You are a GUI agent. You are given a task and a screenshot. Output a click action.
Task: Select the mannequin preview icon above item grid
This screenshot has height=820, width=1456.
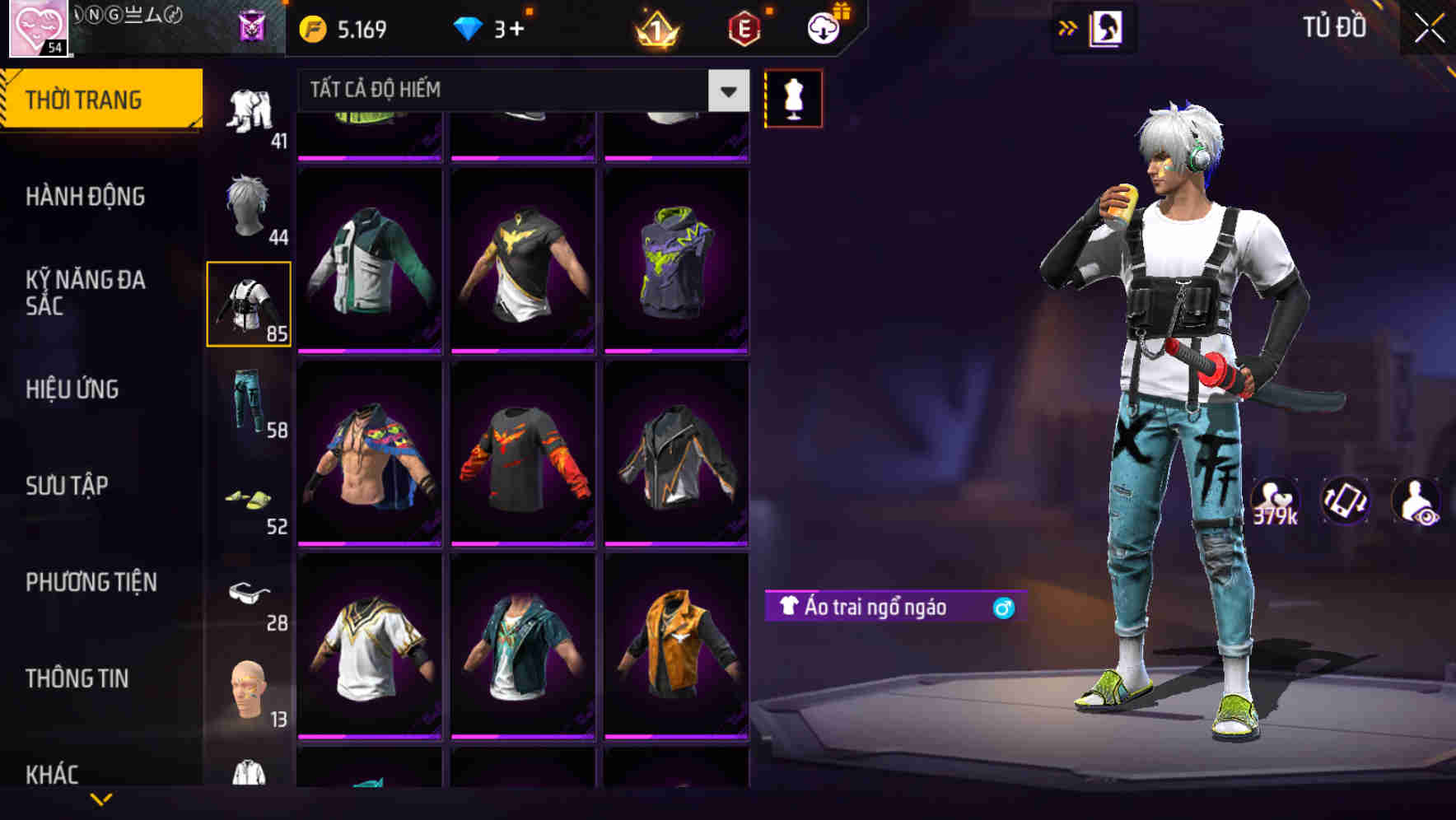click(793, 97)
